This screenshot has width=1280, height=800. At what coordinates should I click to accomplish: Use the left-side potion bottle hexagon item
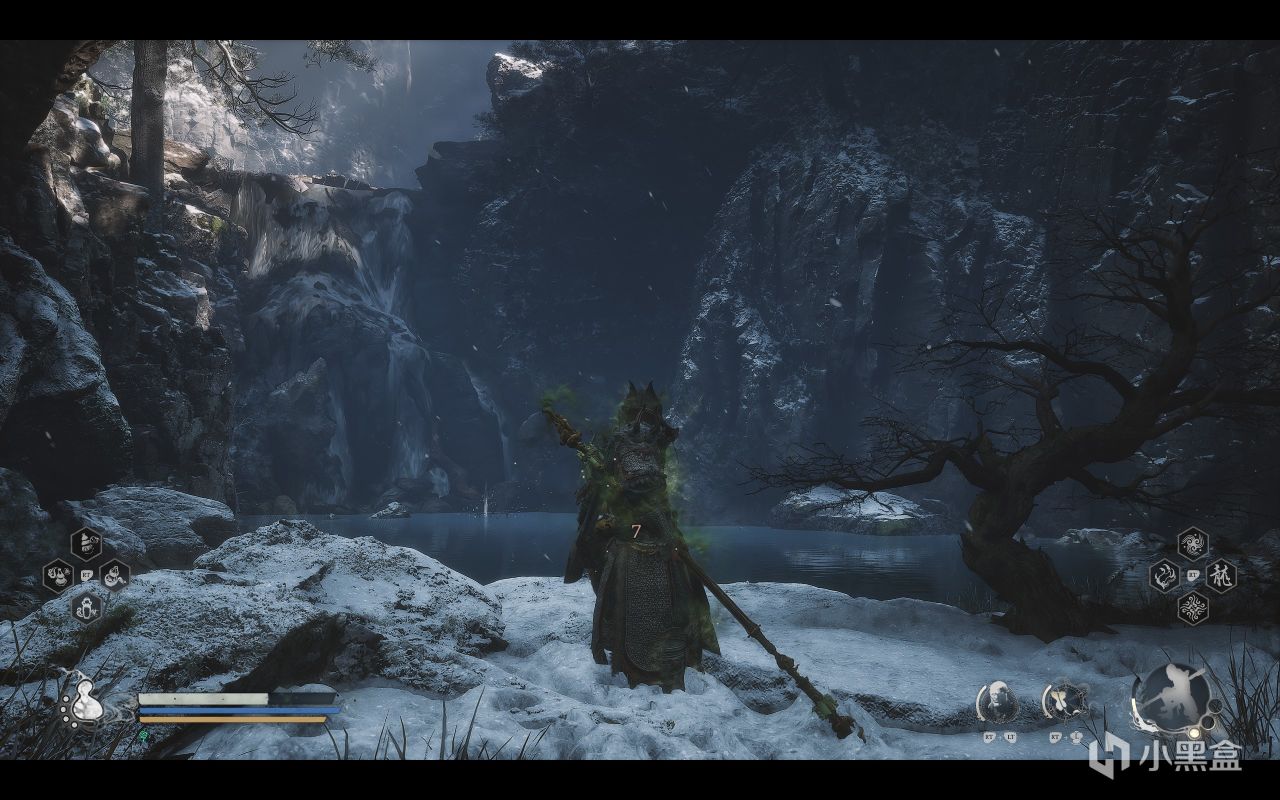(x=56, y=576)
